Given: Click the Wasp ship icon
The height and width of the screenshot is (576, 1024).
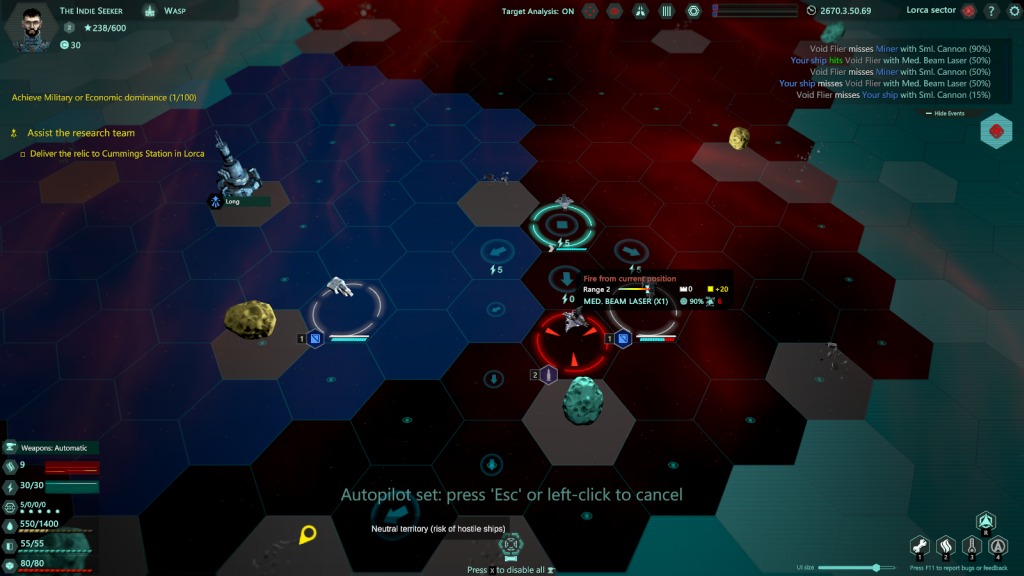Looking at the screenshot, I should (149, 11).
